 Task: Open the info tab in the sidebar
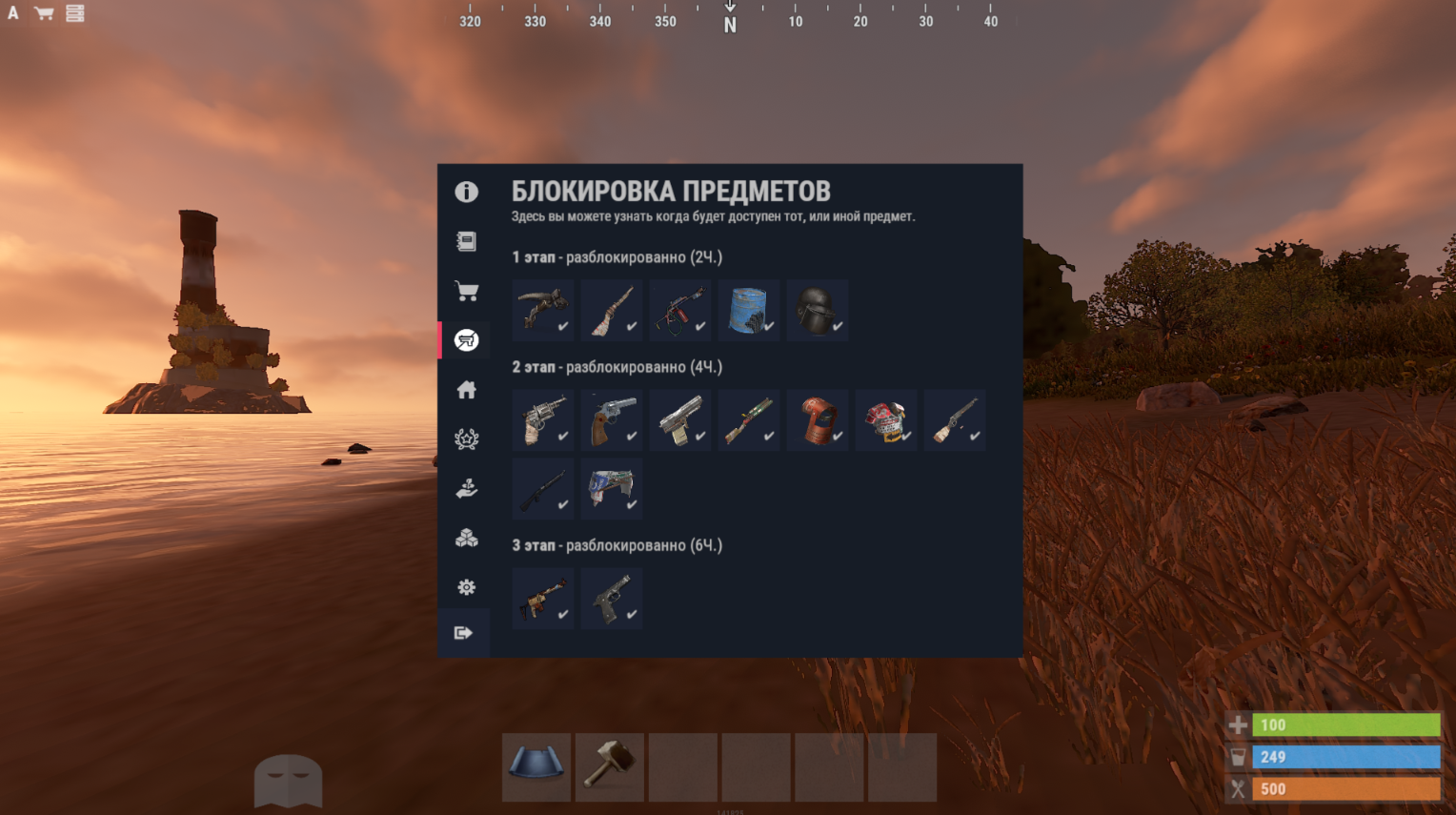[x=466, y=192]
